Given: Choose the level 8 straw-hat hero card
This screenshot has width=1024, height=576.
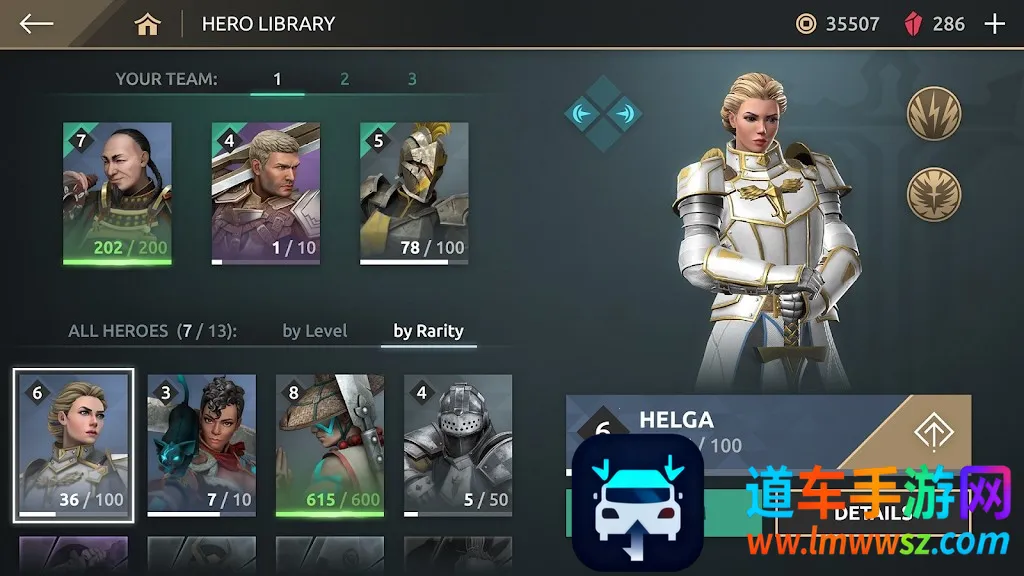Looking at the screenshot, I should [x=330, y=445].
